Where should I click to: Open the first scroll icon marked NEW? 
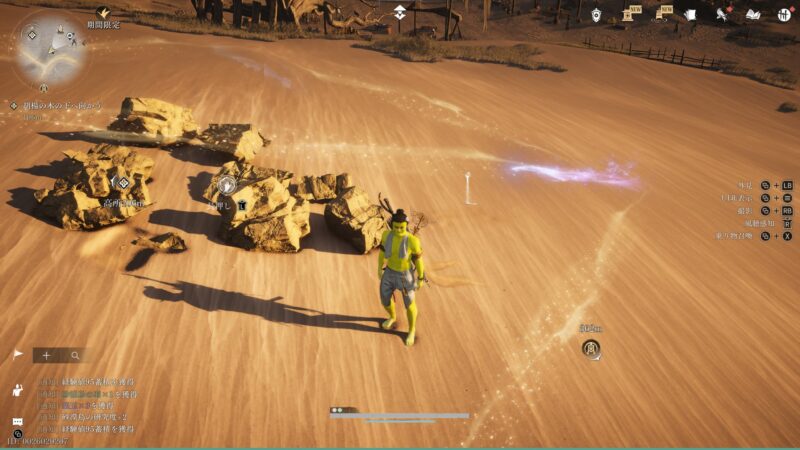point(628,14)
